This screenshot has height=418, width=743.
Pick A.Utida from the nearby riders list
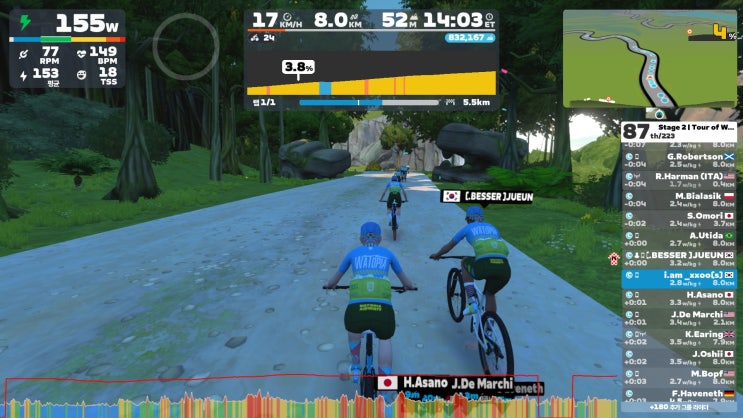(680, 238)
